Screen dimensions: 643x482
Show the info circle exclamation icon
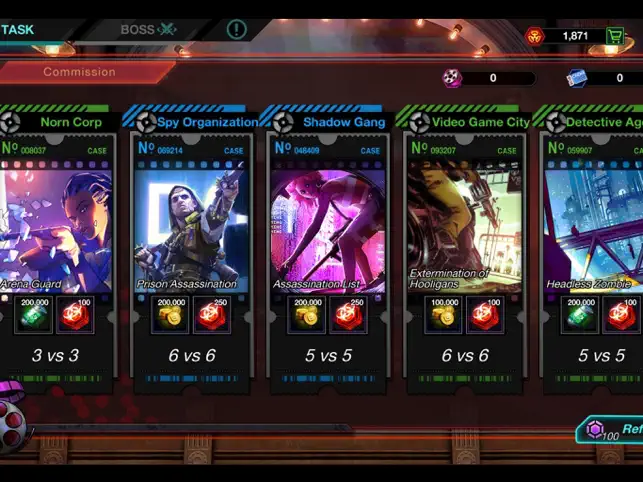(236, 29)
